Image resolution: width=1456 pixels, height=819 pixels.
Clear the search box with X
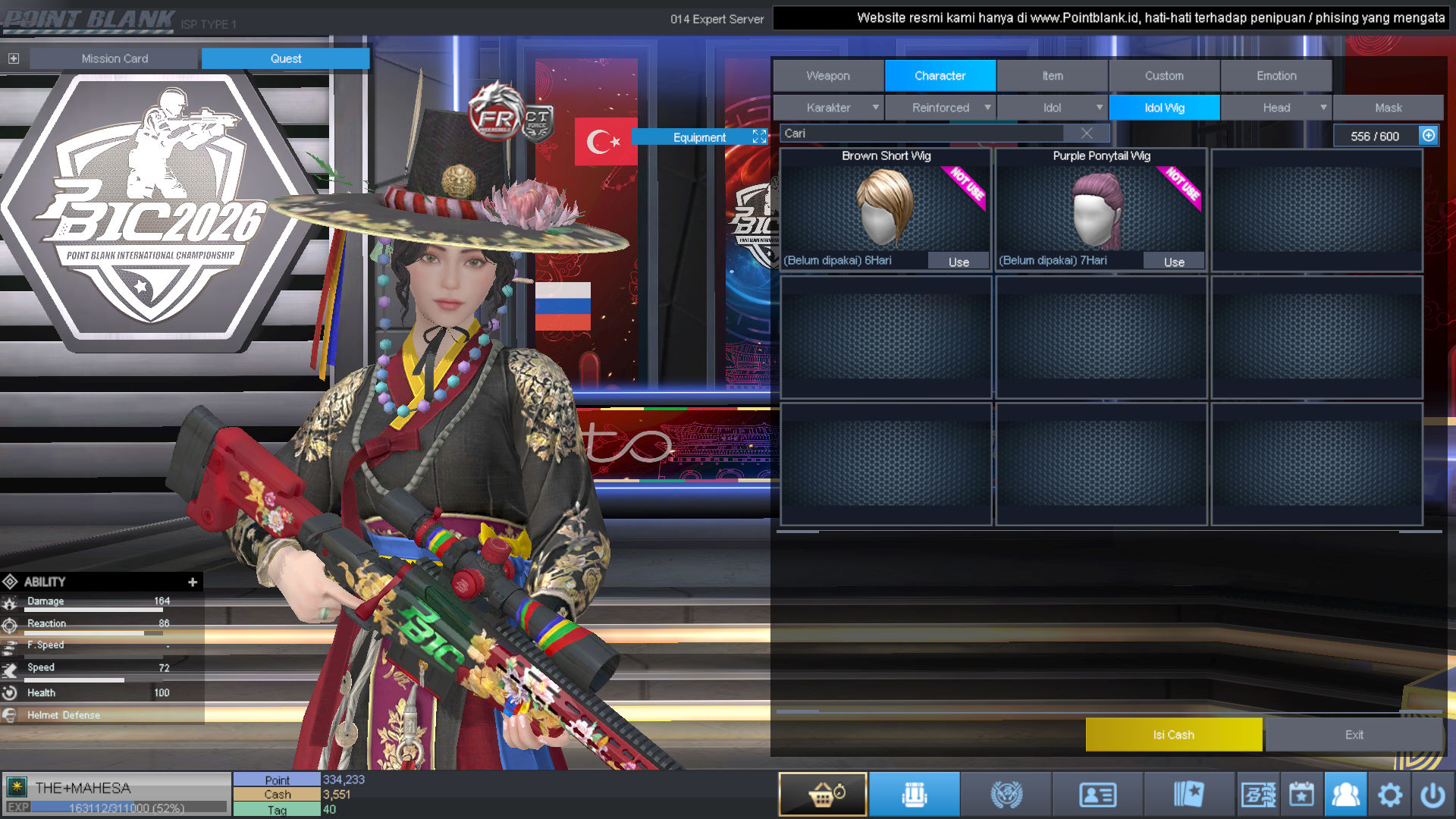[x=1087, y=133]
